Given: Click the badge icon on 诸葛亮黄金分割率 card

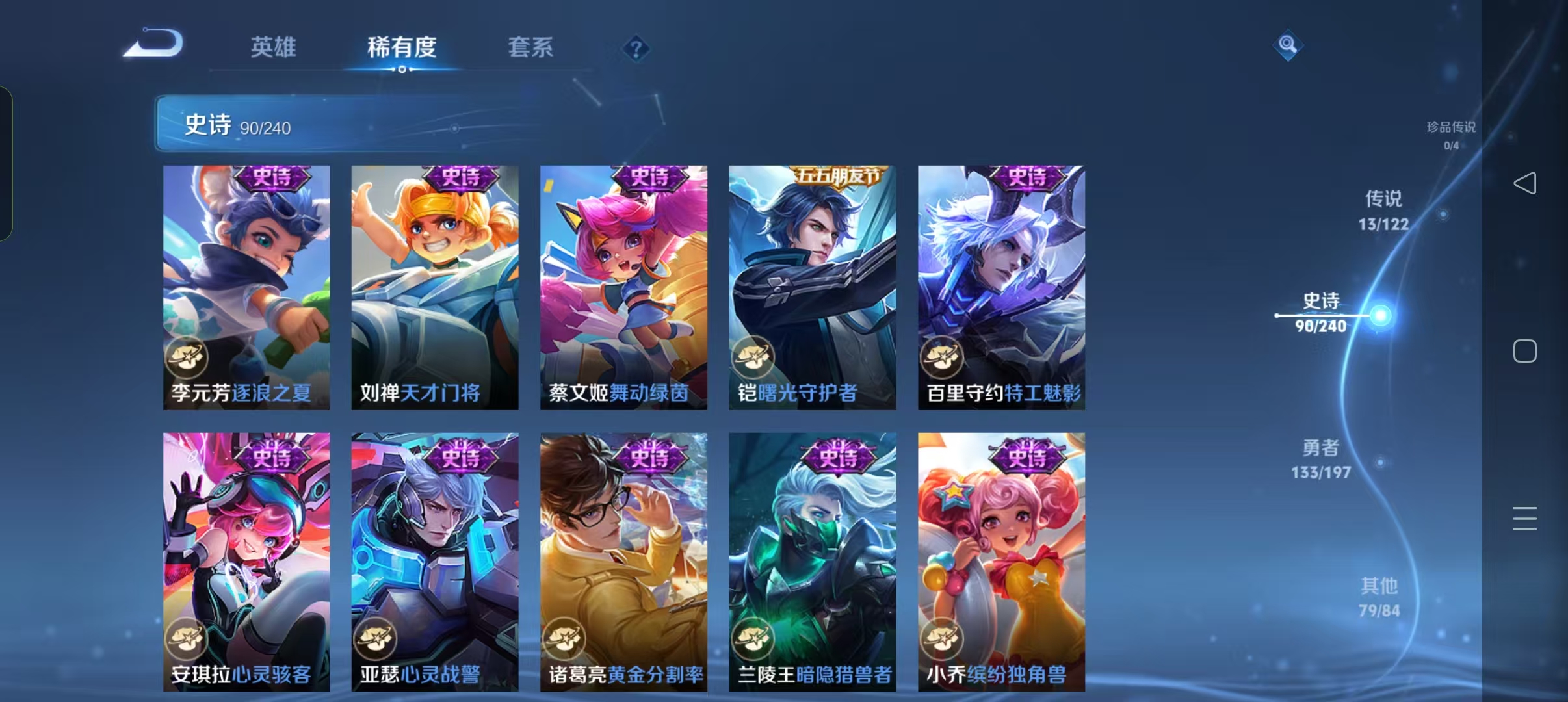Looking at the screenshot, I should click(x=564, y=640).
